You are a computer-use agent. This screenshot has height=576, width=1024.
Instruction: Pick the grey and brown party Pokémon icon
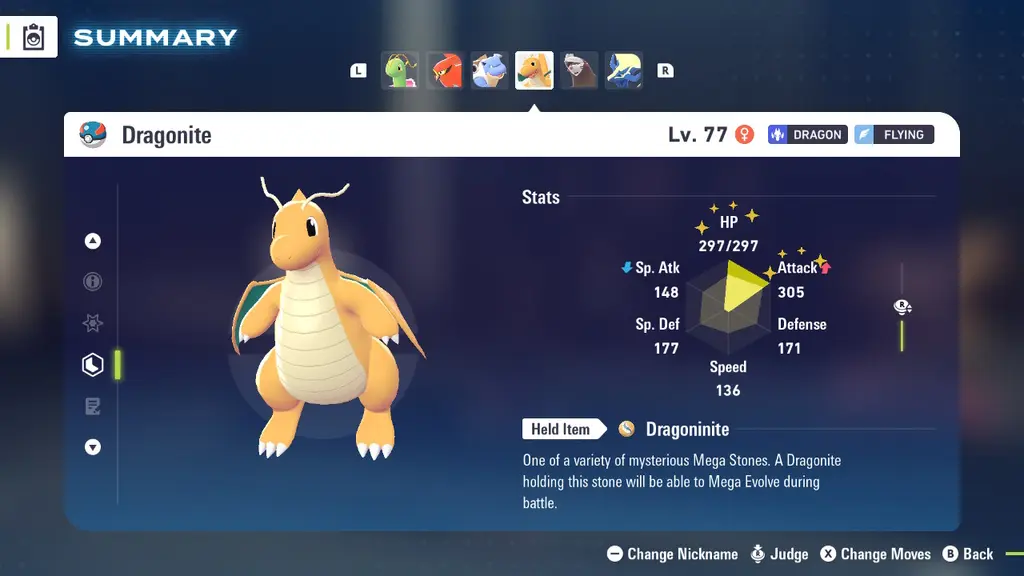579,71
